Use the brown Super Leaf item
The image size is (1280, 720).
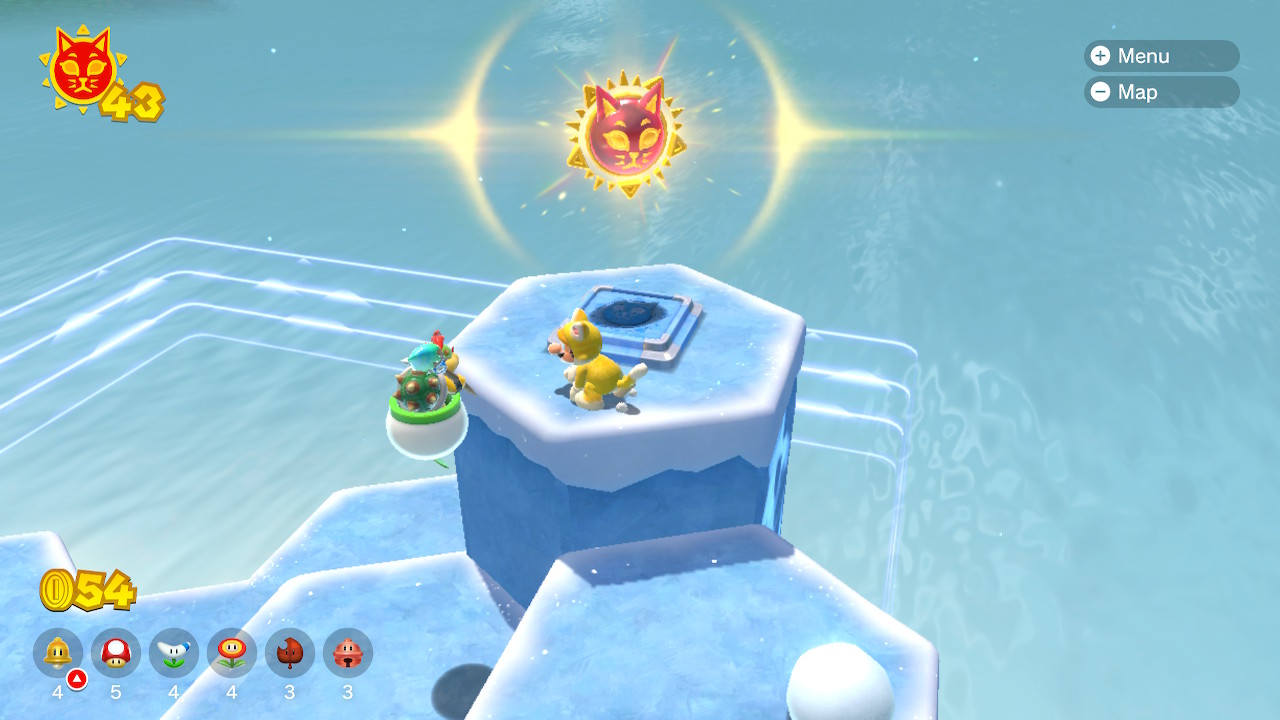click(x=290, y=654)
